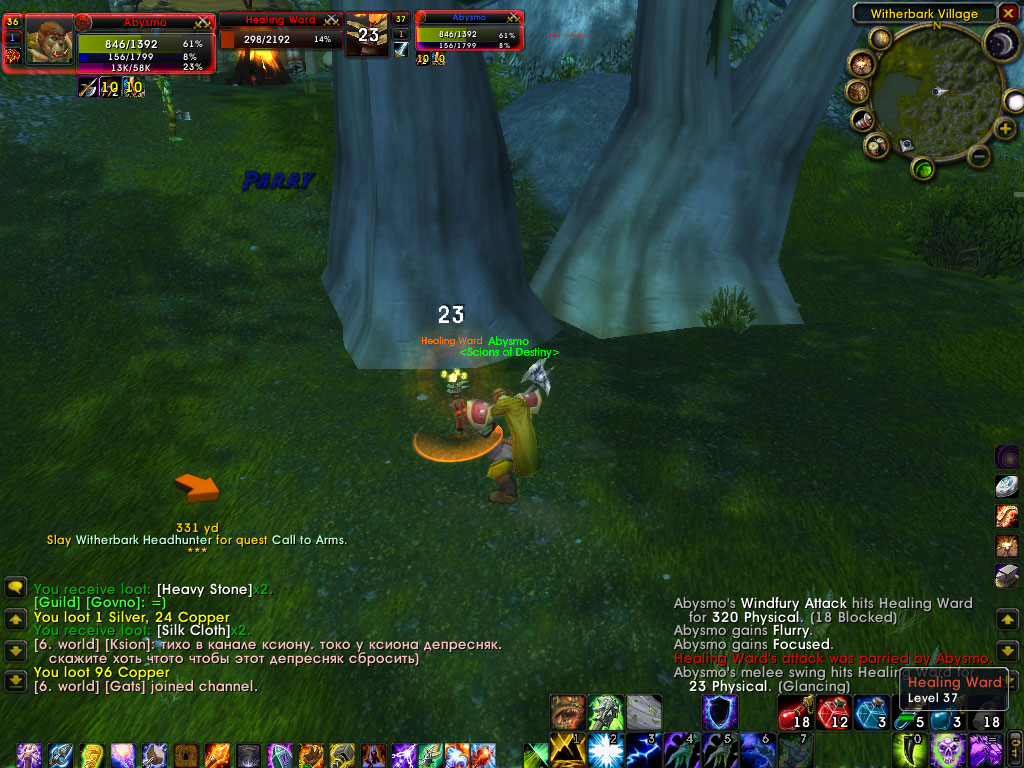
Task: Activate the blue shield ability icon
Action: pyautogui.click(x=719, y=711)
